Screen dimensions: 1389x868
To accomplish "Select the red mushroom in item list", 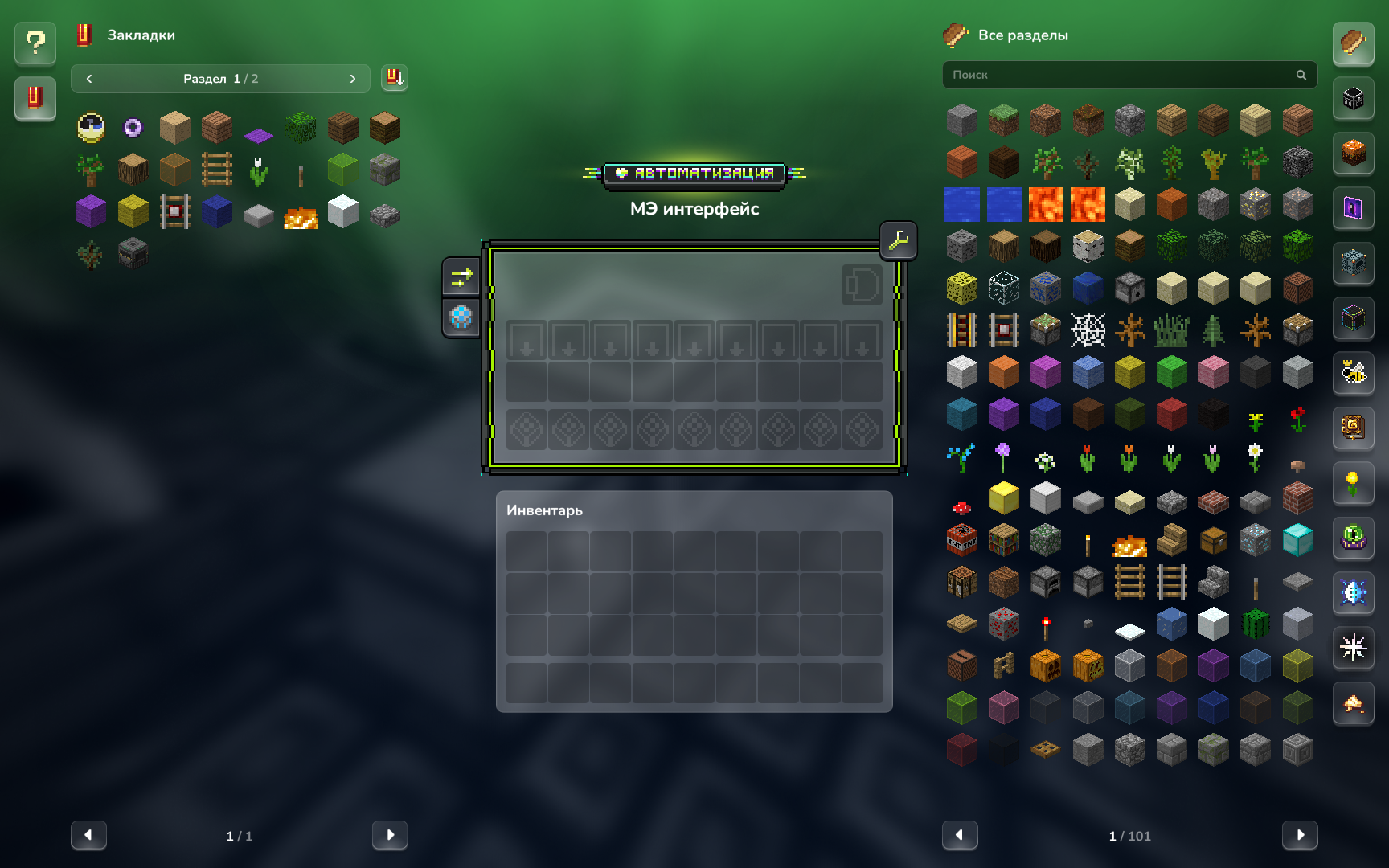I will [962, 507].
